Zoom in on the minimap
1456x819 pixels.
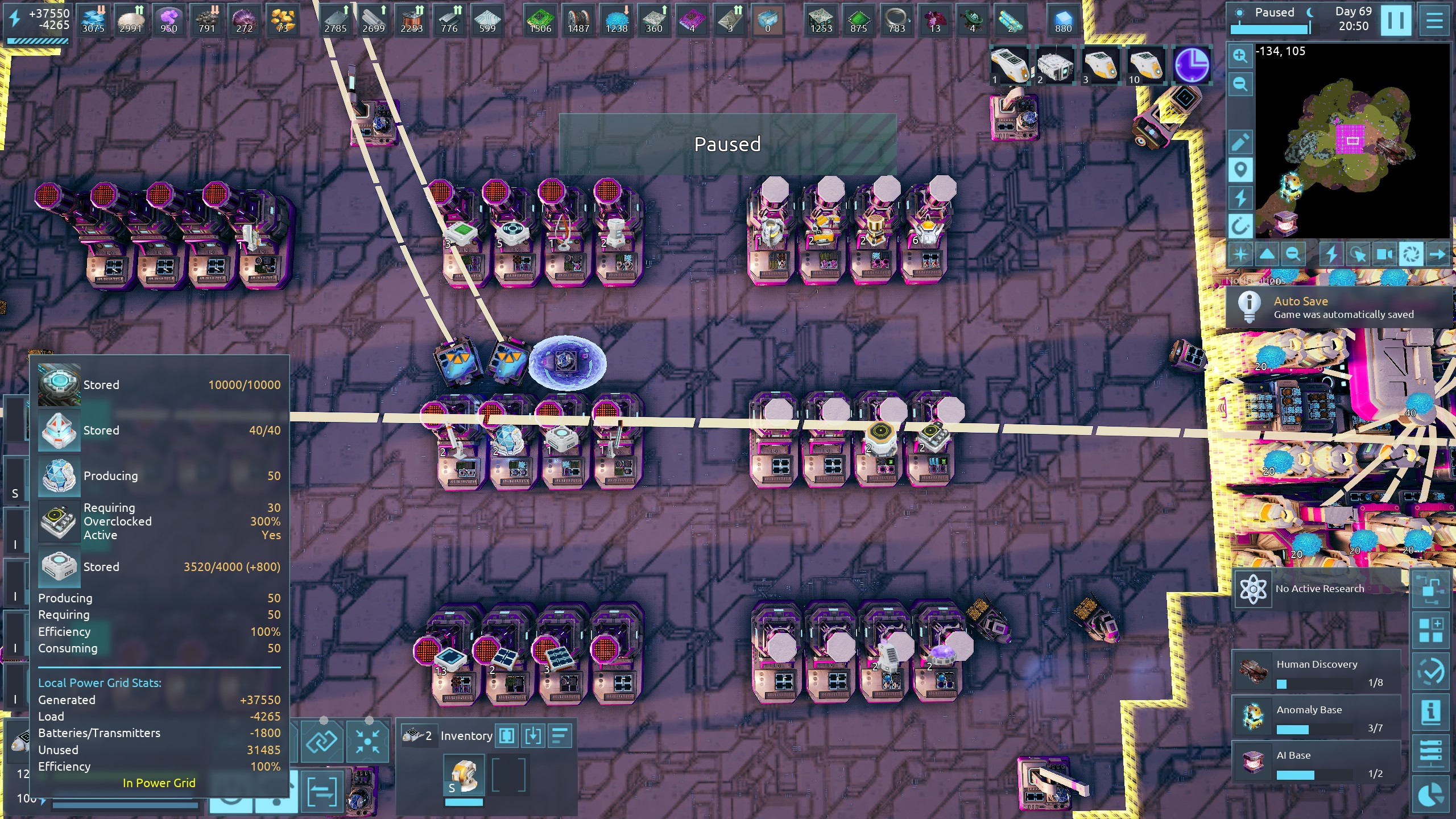[1240, 56]
